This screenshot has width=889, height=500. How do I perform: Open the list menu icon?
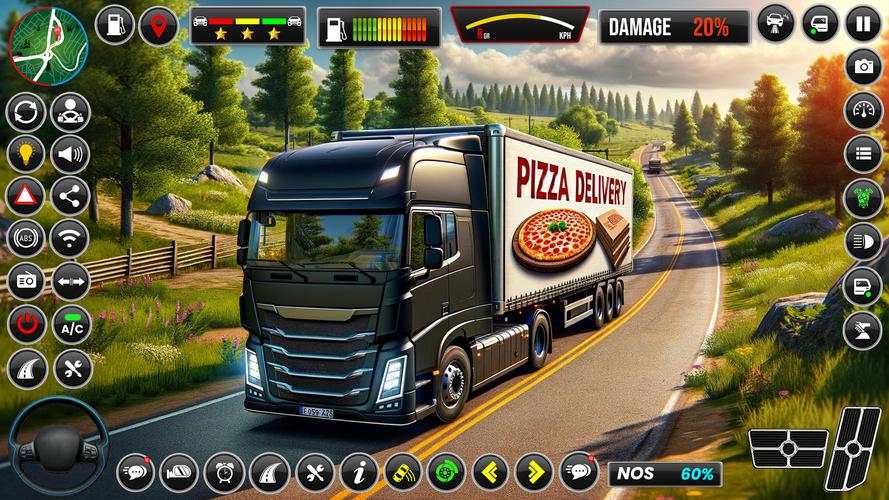(863, 155)
